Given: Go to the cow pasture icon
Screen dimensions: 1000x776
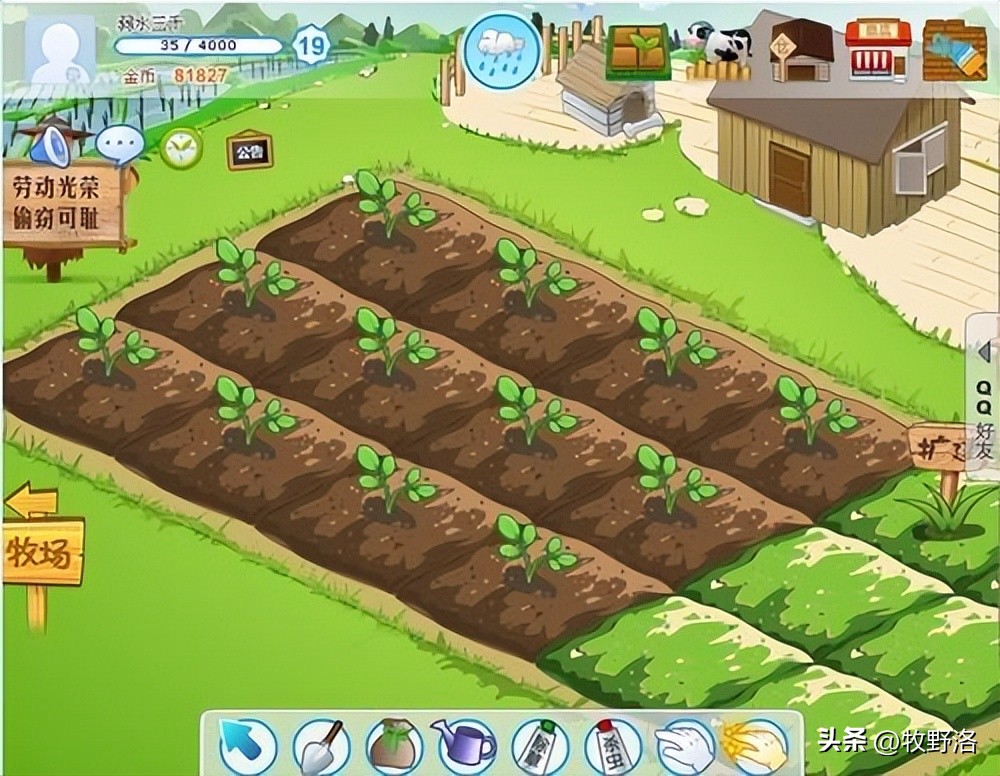Looking at the screenshot, I should click(x=719, y=50).
